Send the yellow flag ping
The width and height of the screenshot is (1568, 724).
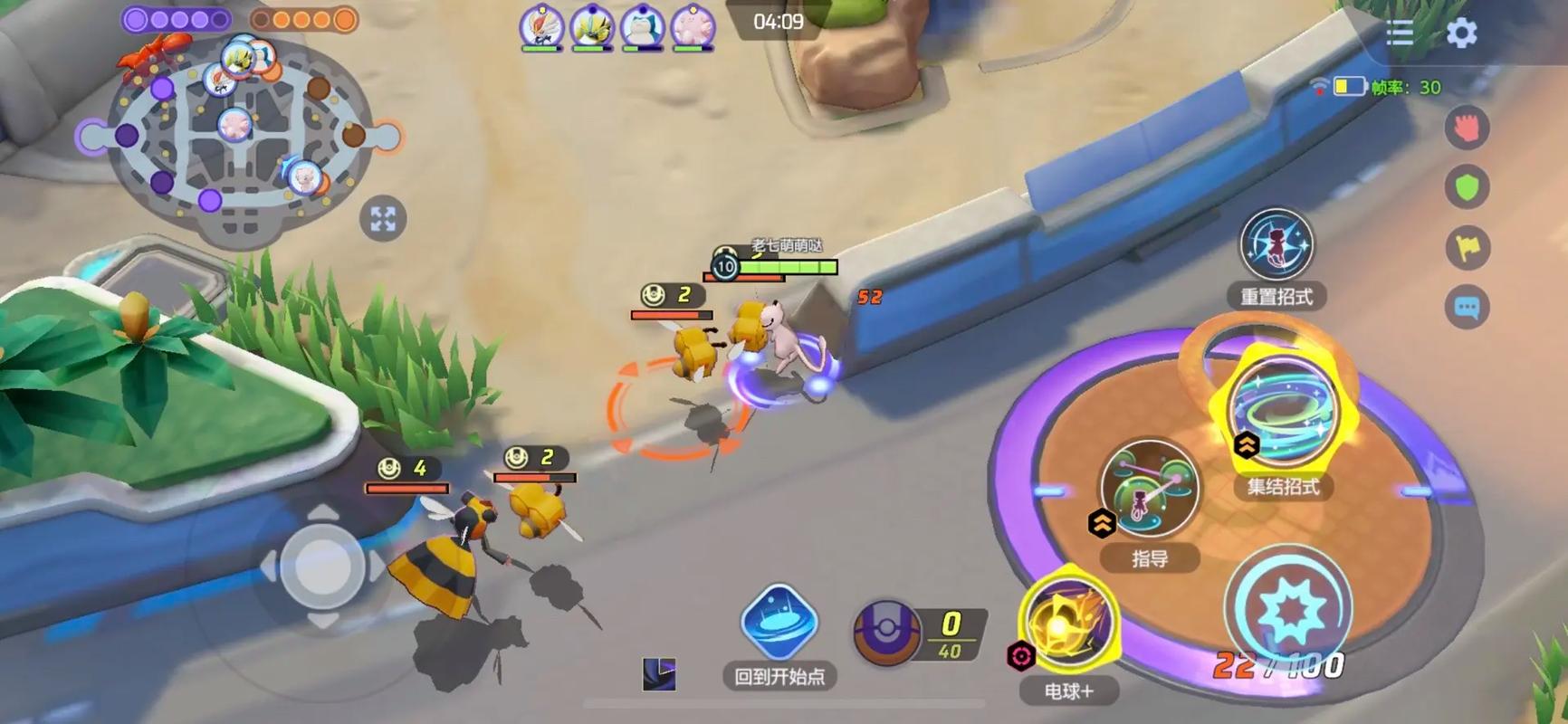coord(1467,247)
